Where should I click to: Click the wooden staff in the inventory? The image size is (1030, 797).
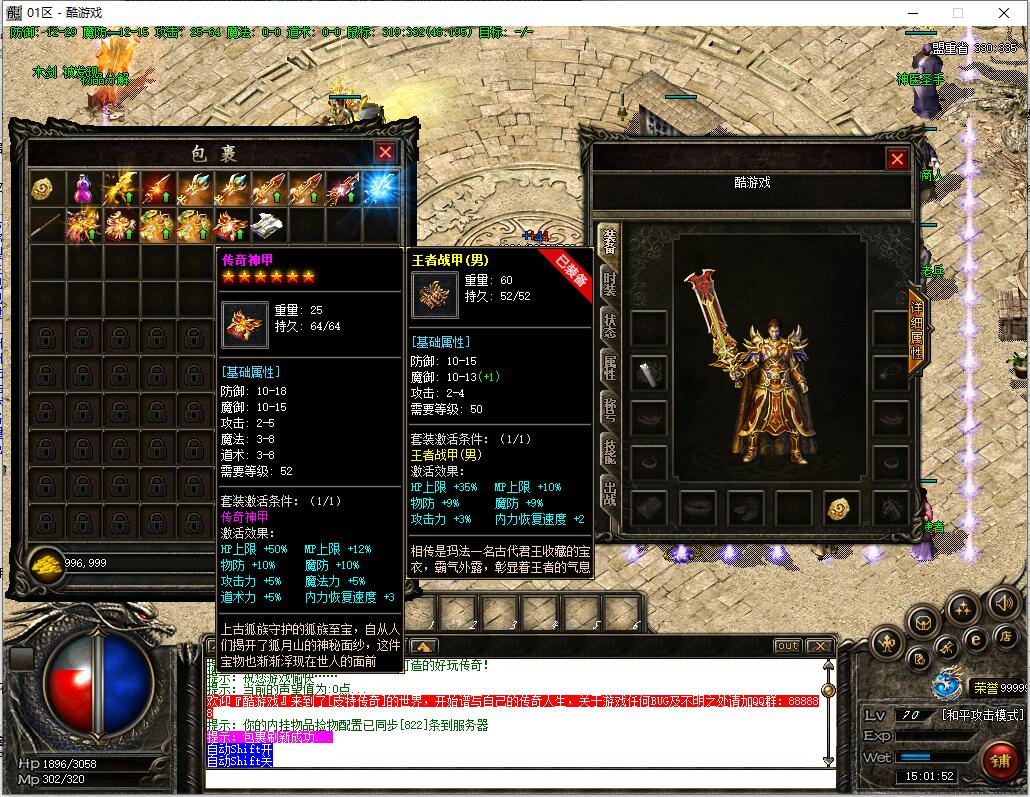pos(45,225)
